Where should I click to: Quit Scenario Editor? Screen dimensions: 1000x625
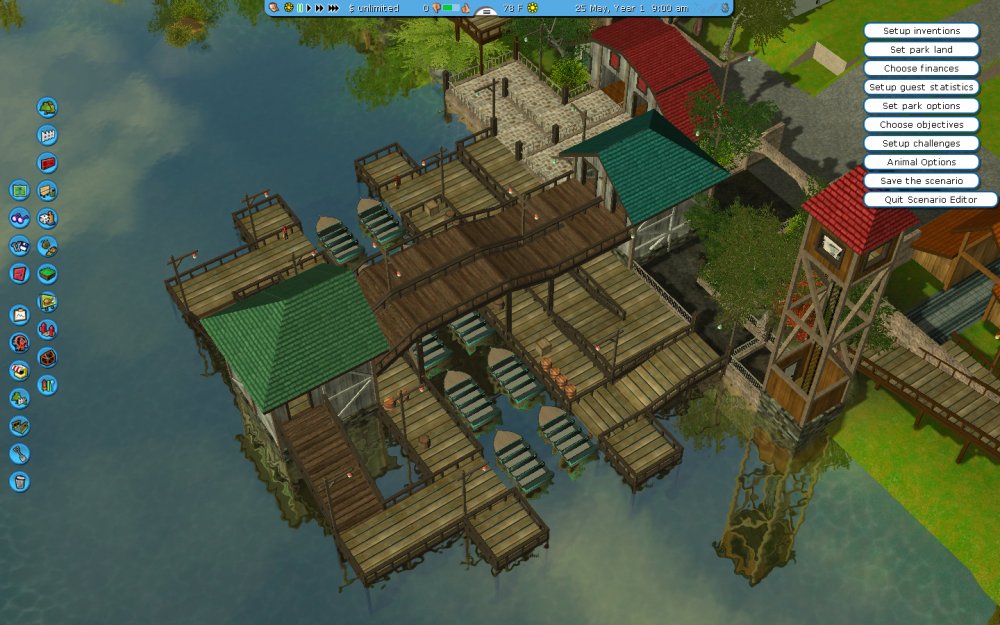(930, 200)
